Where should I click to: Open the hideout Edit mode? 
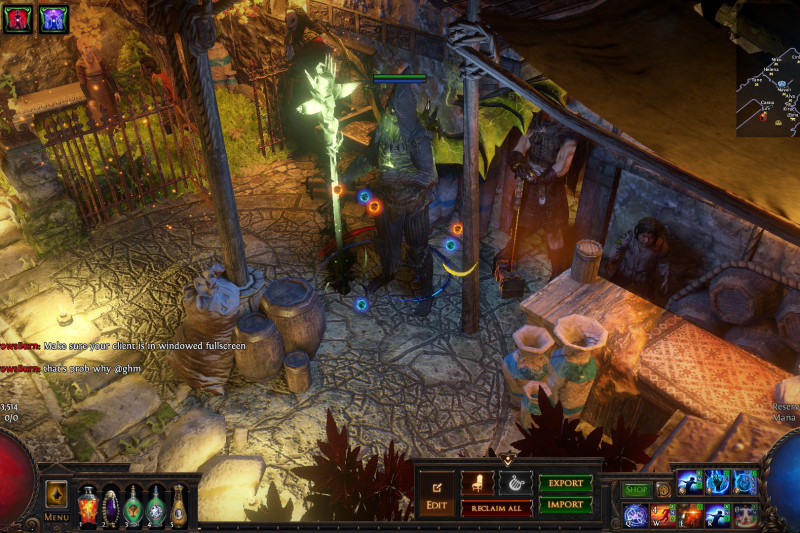click(436, 494)
